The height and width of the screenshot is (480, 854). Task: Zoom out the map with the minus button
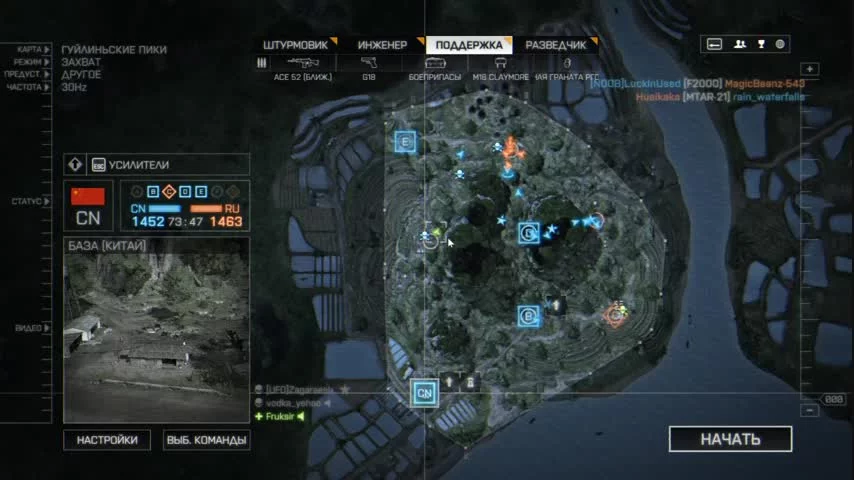[x=810, y=411]
